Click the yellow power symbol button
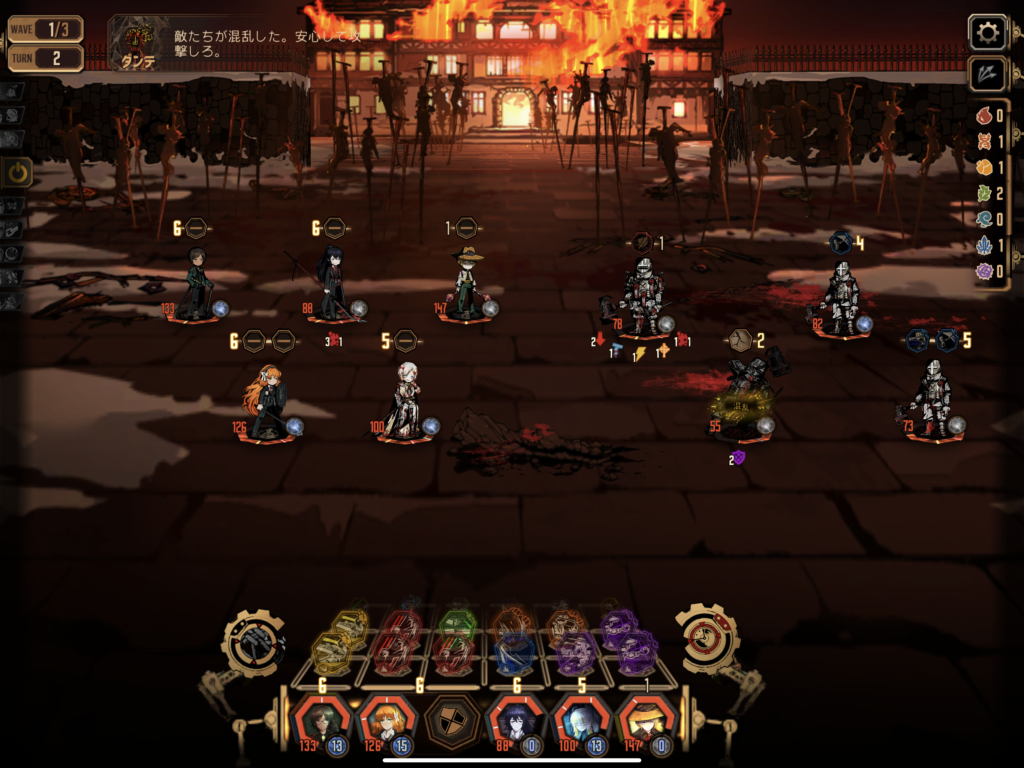Viewport: 1024px width, 768px height. (19, 173)
